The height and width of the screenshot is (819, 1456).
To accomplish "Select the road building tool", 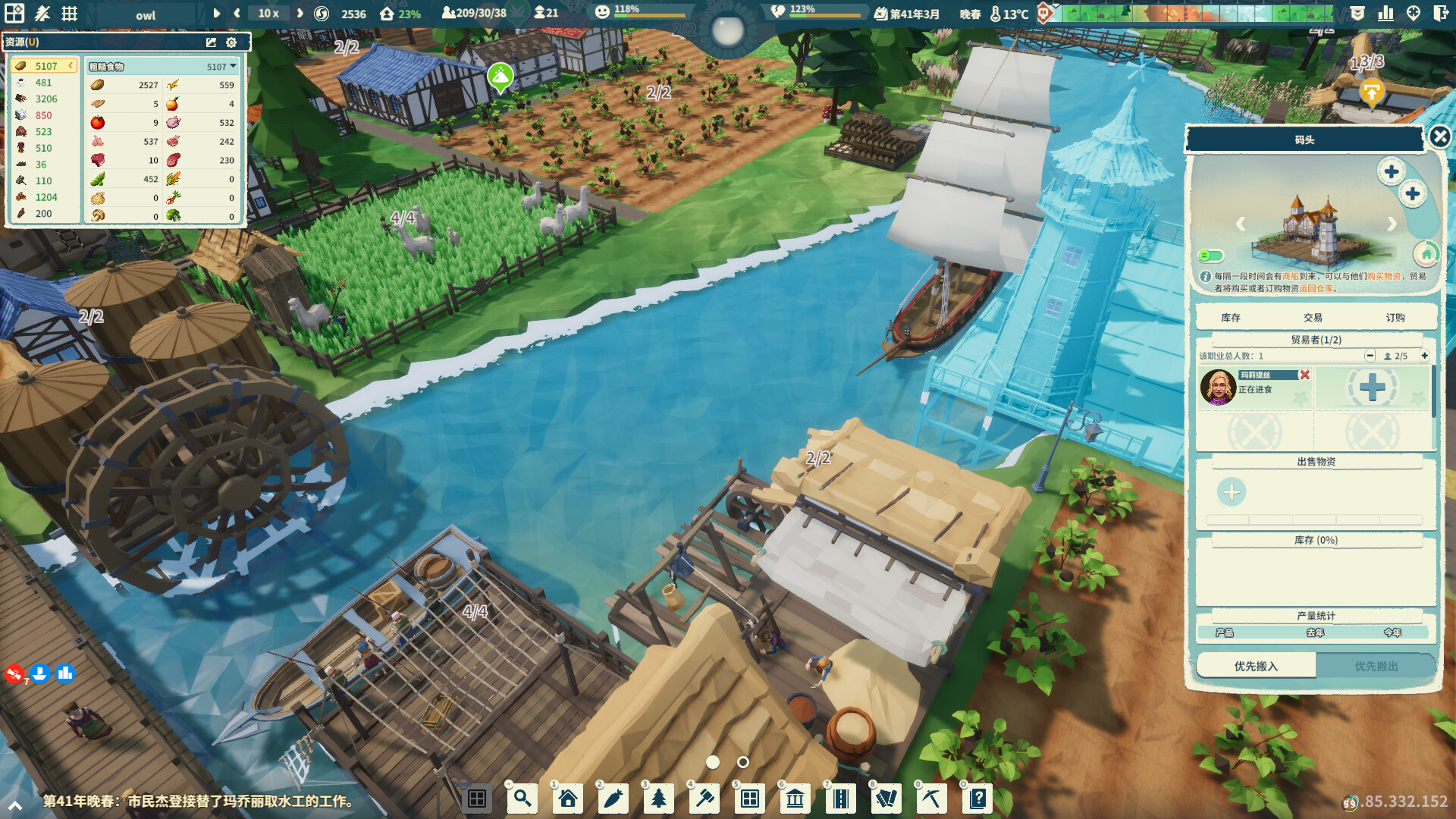I will pyautogui.click(x=840, y=798).
